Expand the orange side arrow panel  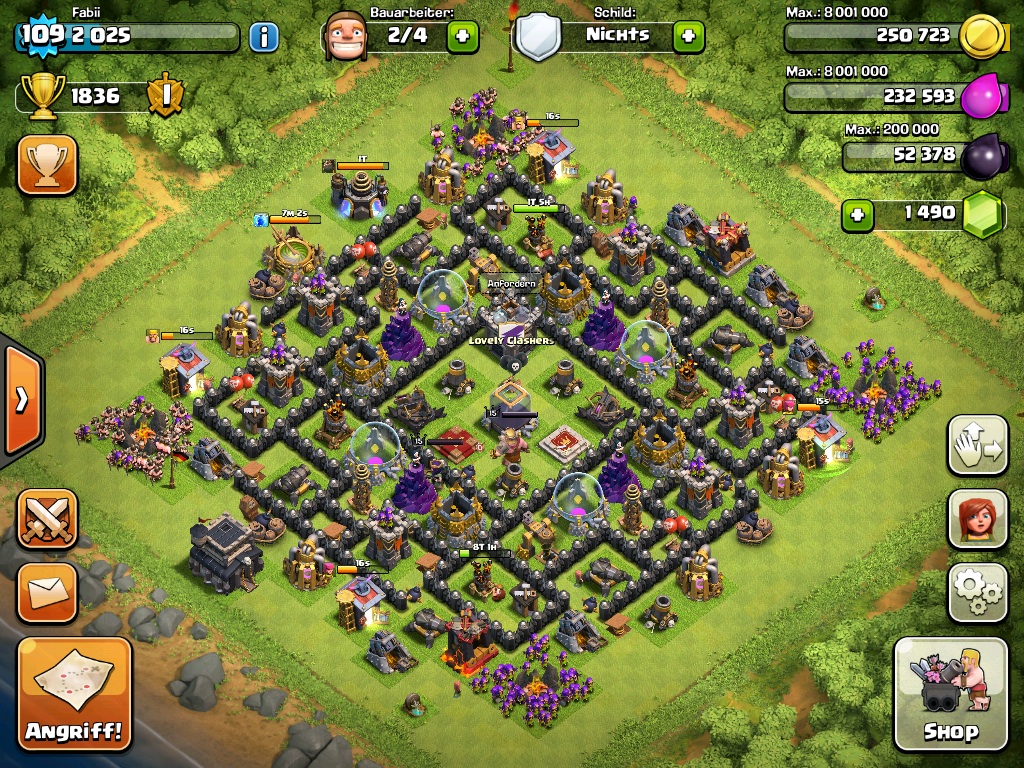coord(21,400)
